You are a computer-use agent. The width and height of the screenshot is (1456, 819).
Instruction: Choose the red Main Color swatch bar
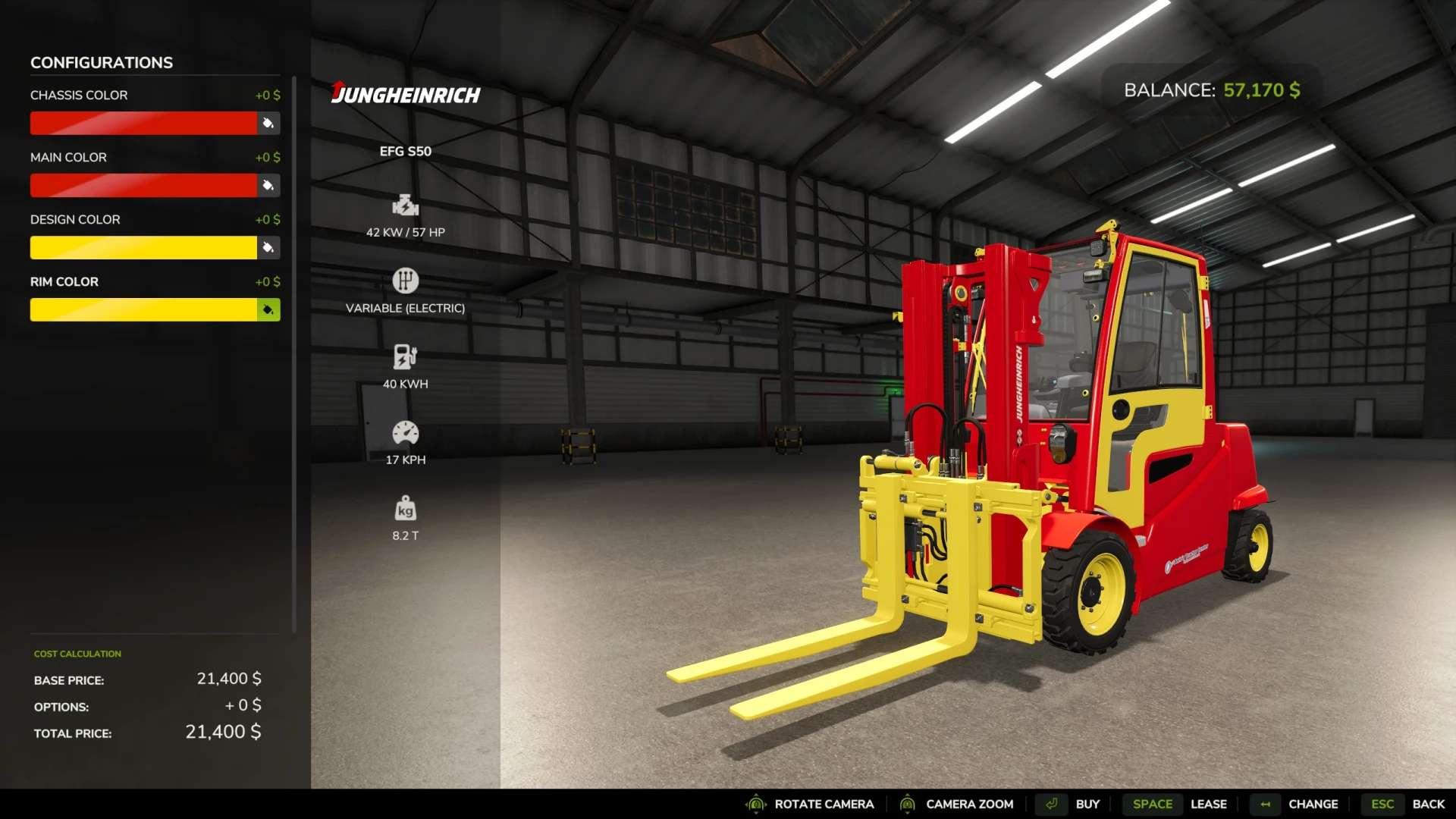pyautogui.click(x=143, y=185)
